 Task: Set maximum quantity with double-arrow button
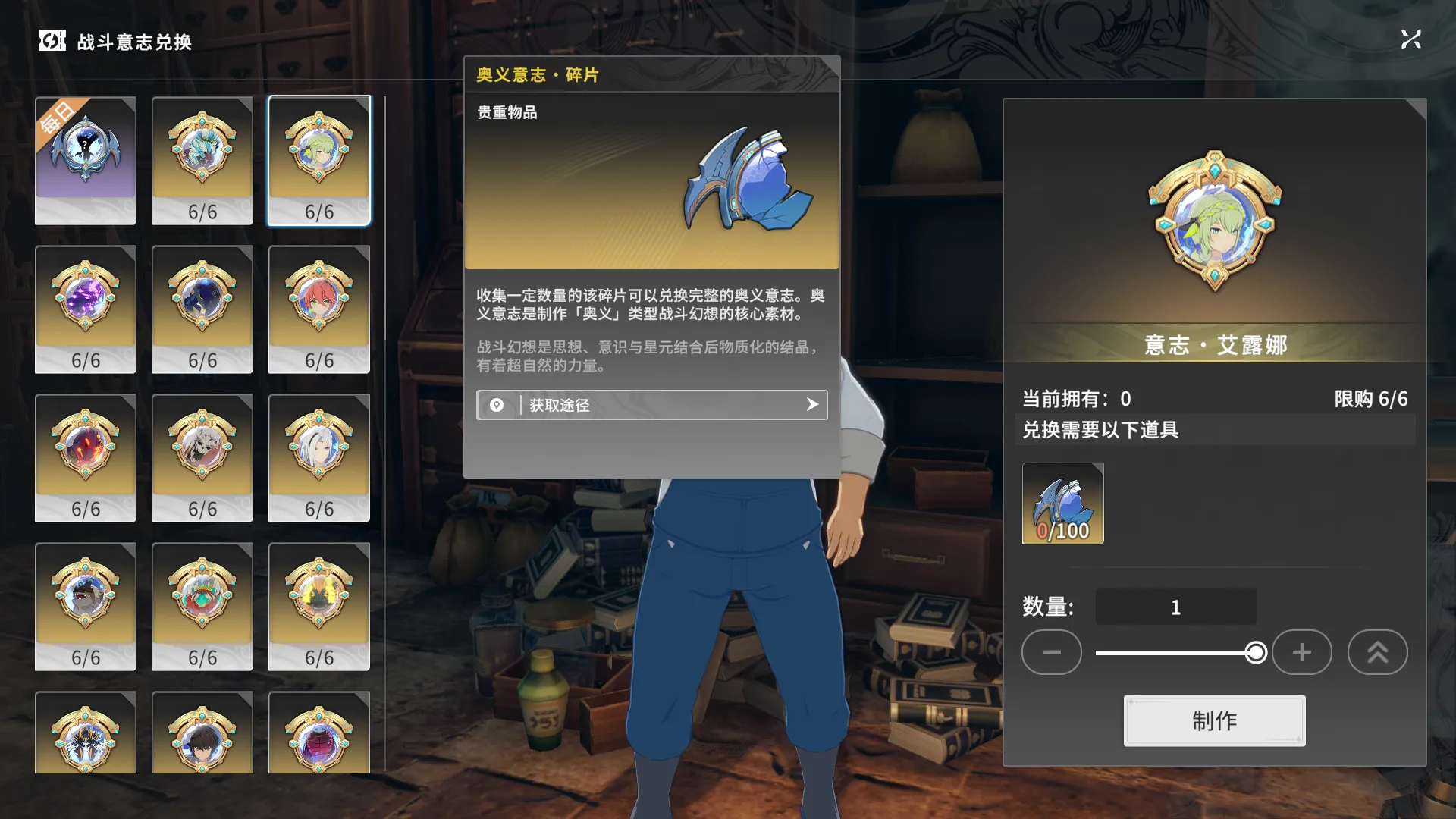1377,652
